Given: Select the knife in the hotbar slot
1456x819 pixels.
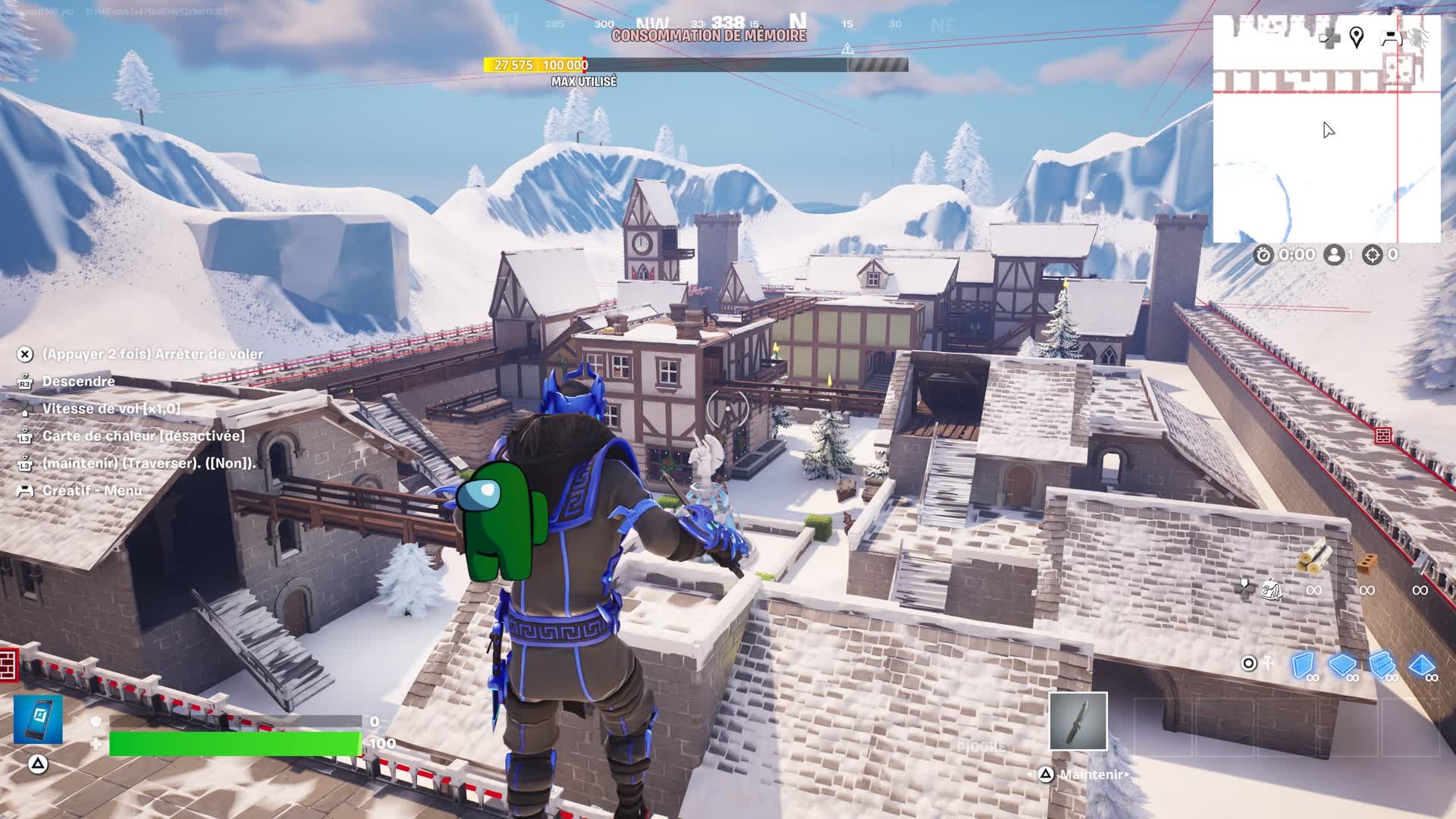Looking at the screenshot, I should 1078,720.
